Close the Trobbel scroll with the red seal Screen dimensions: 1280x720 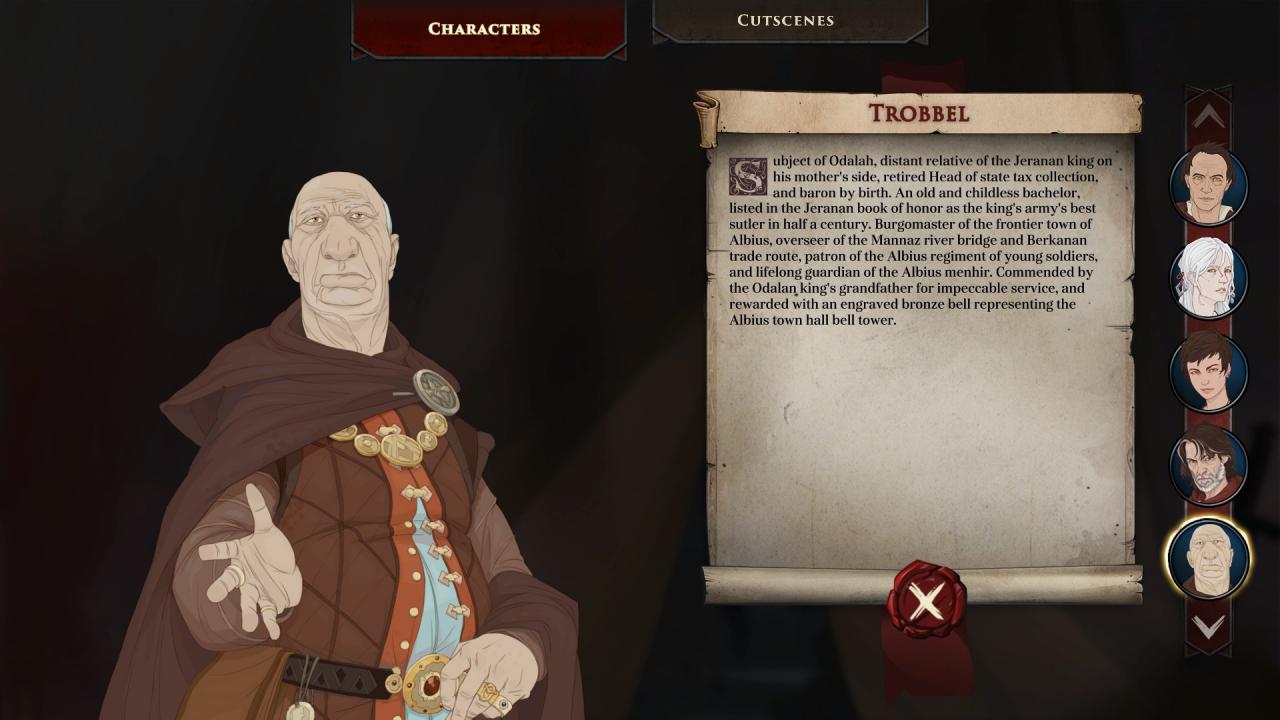tap(926, 600)
